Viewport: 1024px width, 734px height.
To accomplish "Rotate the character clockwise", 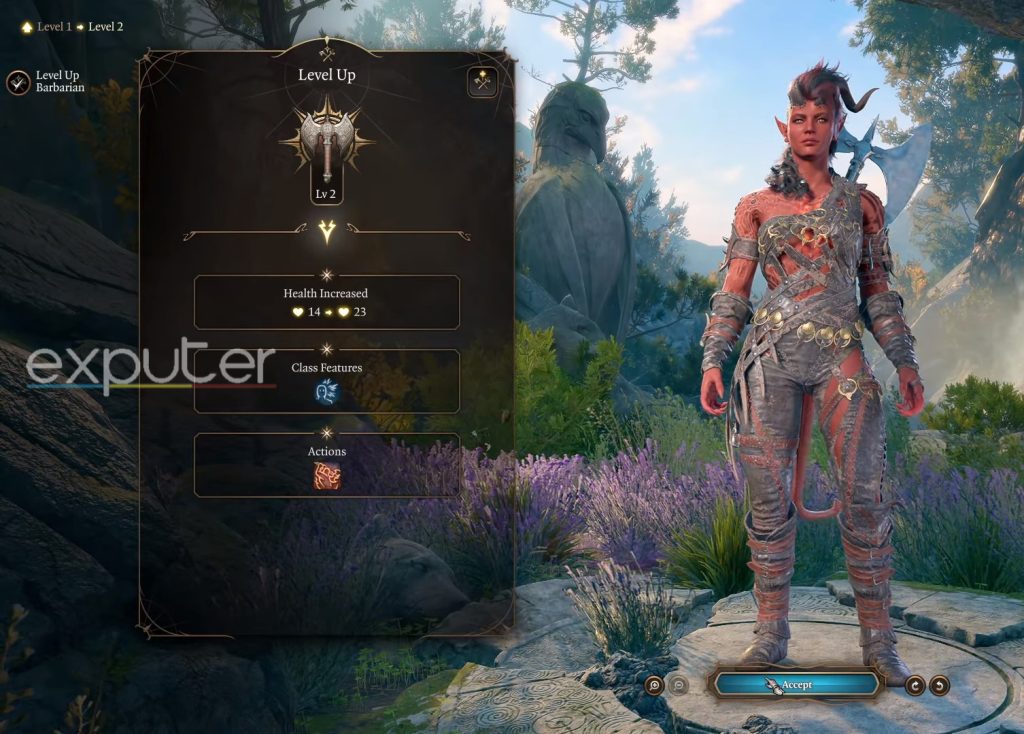I will tap(914, 685).
